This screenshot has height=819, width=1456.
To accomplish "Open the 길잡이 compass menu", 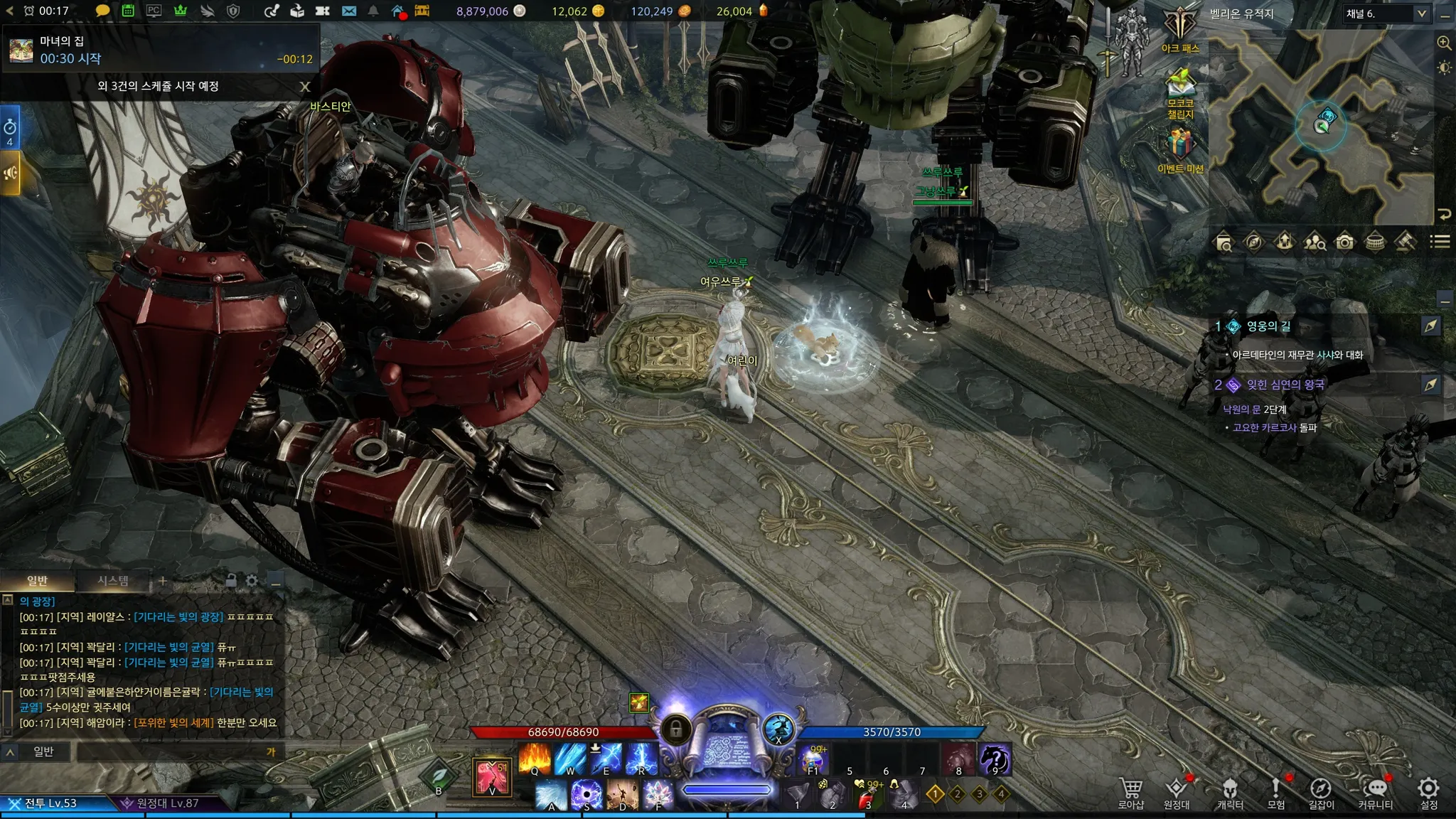I will tap(1320, 789).
